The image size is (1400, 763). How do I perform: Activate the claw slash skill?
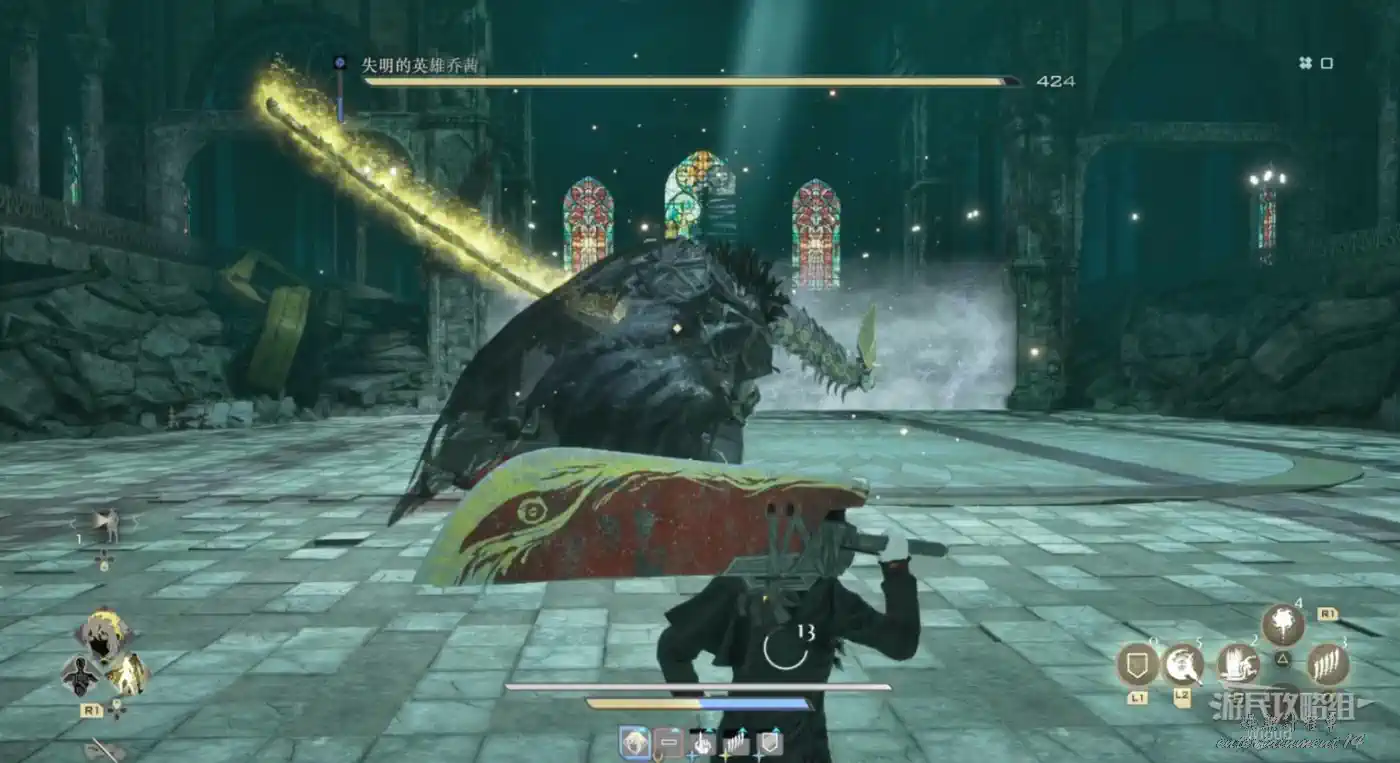point(1328,664)
